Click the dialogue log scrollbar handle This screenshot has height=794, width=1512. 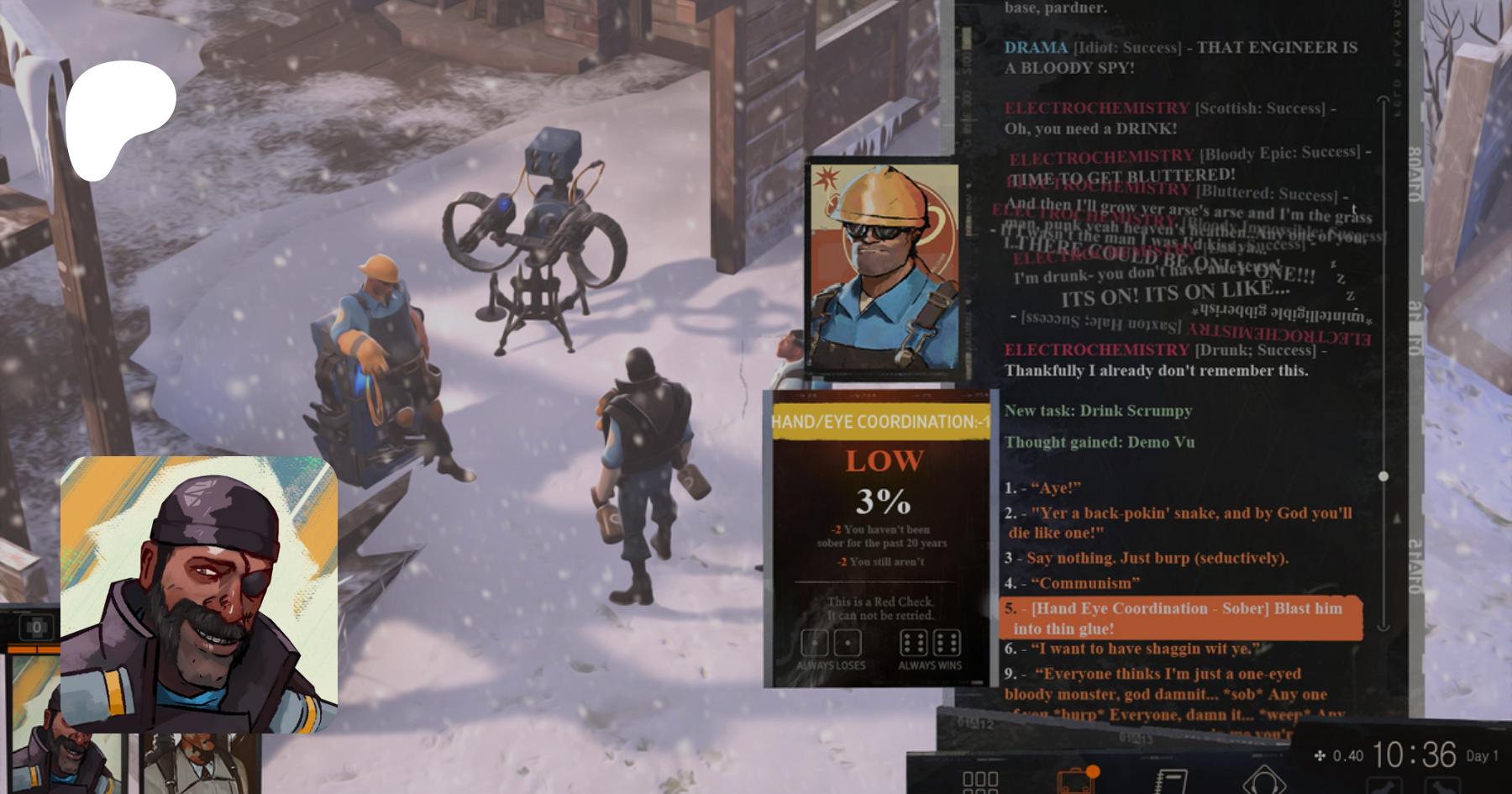point(1383,476)
